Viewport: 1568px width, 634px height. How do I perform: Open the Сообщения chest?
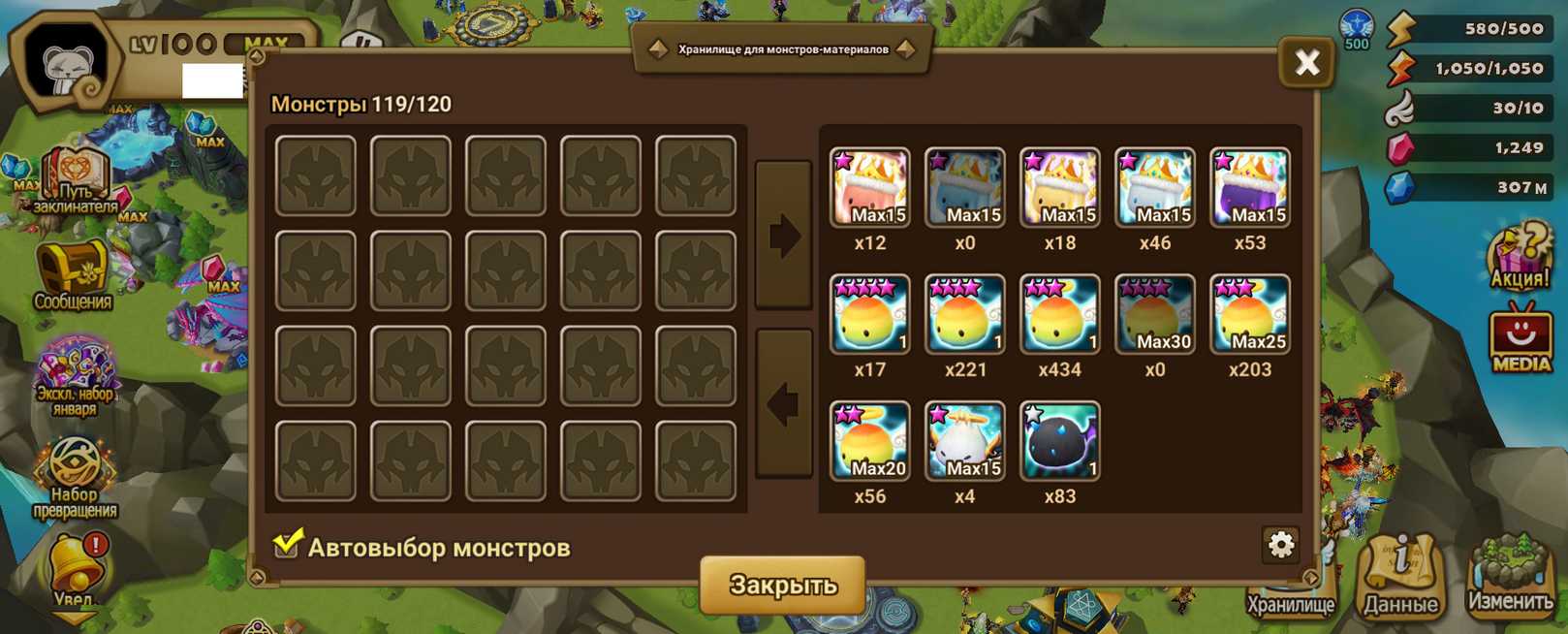tap(72, 275)
